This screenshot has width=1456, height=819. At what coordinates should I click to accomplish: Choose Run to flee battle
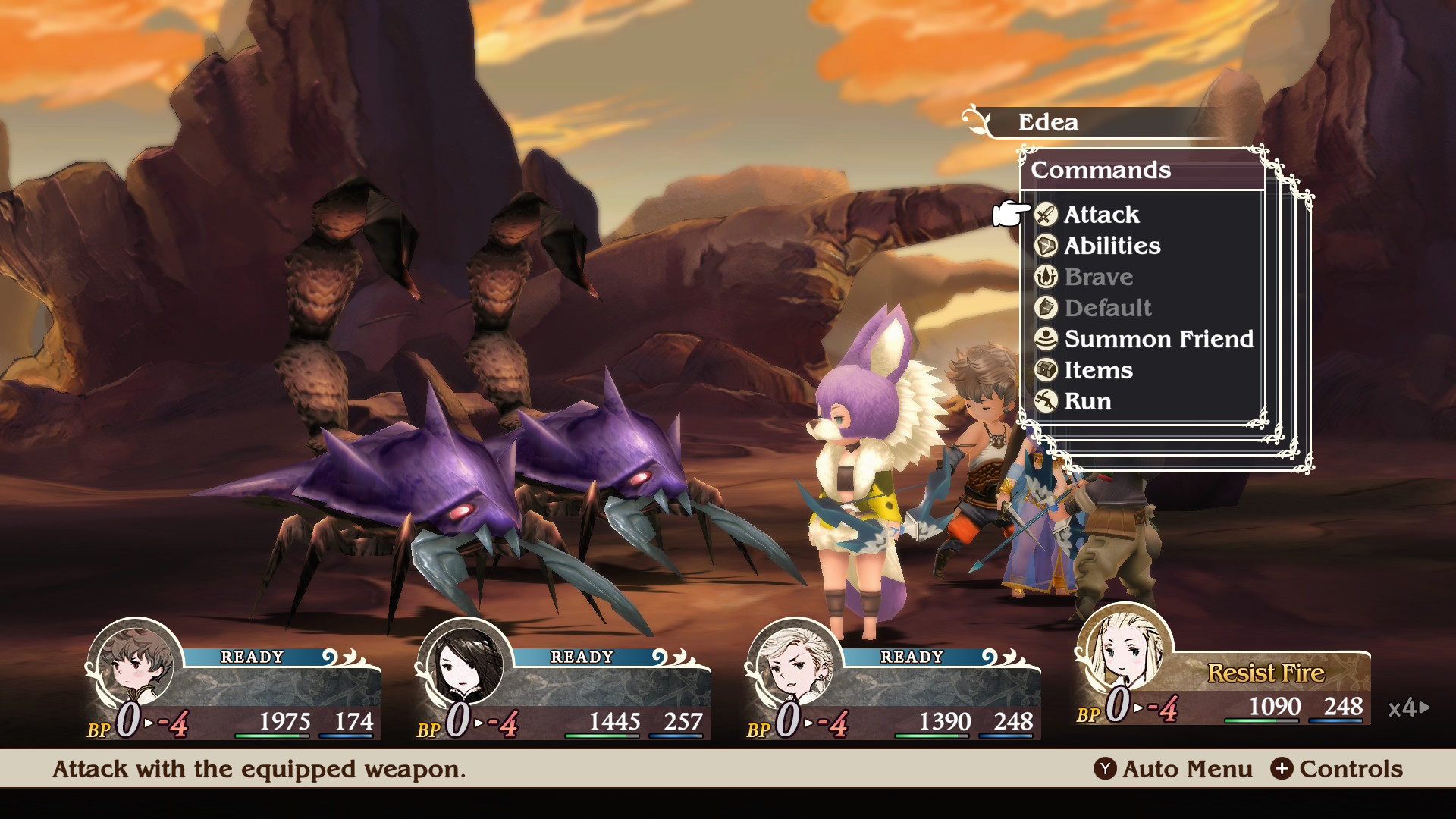(1087, 401)
